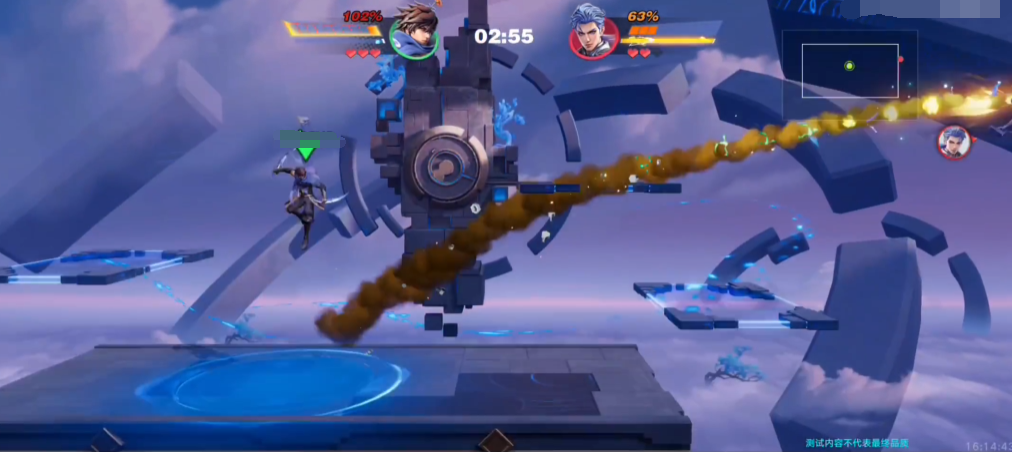Image resolution: width=1012 pixels, height=452 pixels.
Task: Click the brown-haired fighter portrait
Action: pos(413,31)
